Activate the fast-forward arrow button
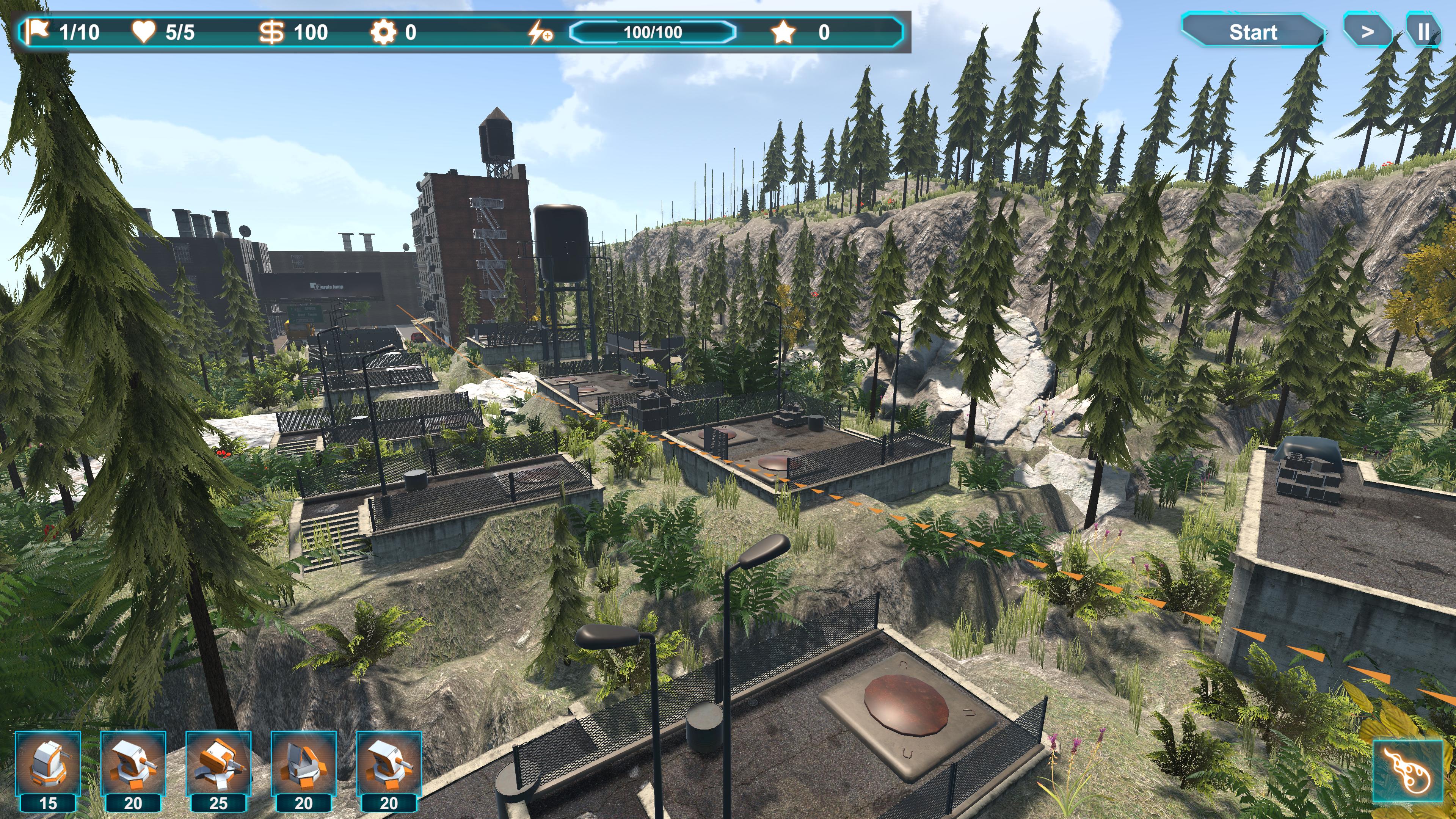1456x819 pixels. pos(1367,32)
